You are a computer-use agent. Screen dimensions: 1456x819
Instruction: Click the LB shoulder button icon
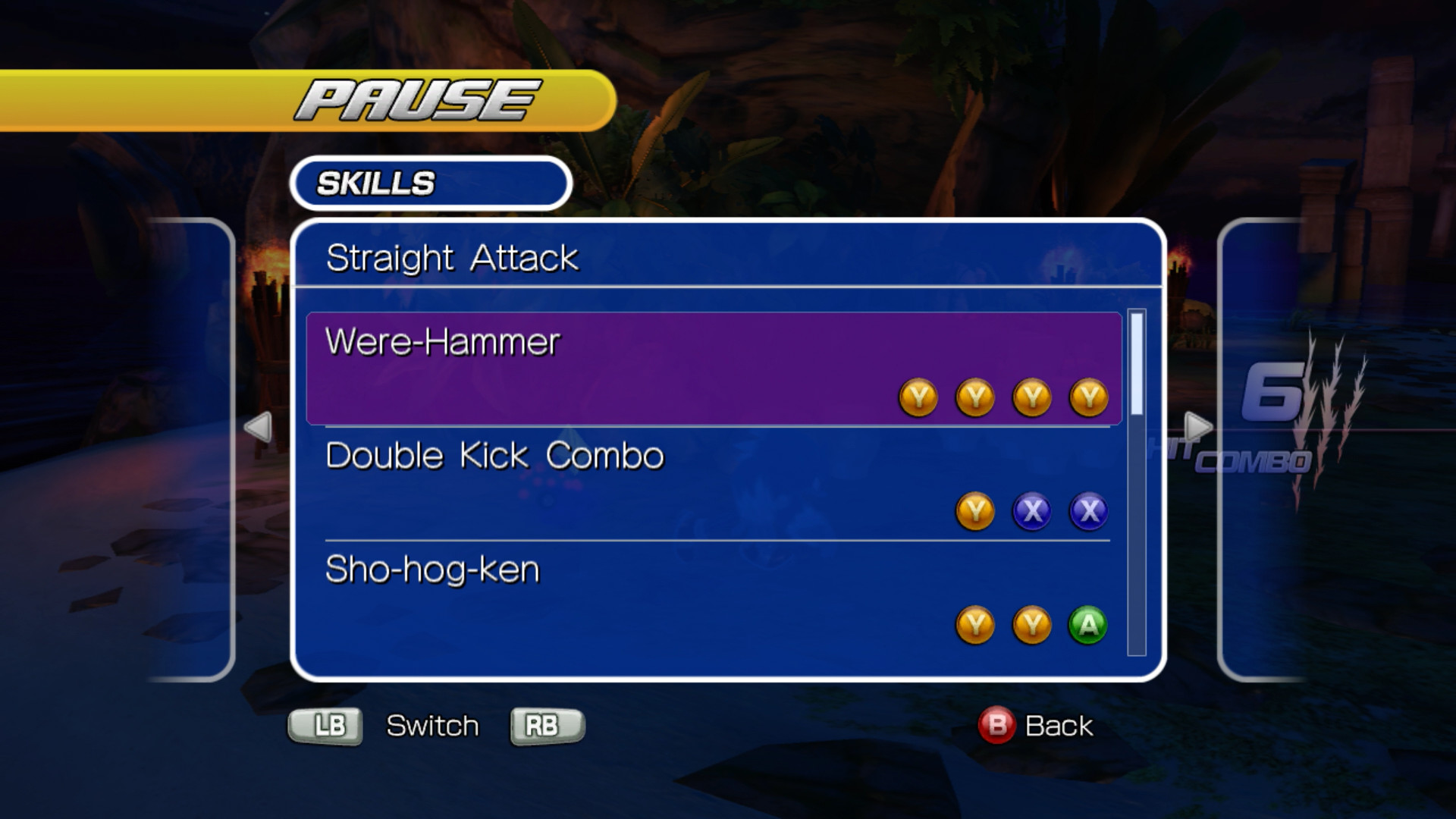(x=325, y=725)
